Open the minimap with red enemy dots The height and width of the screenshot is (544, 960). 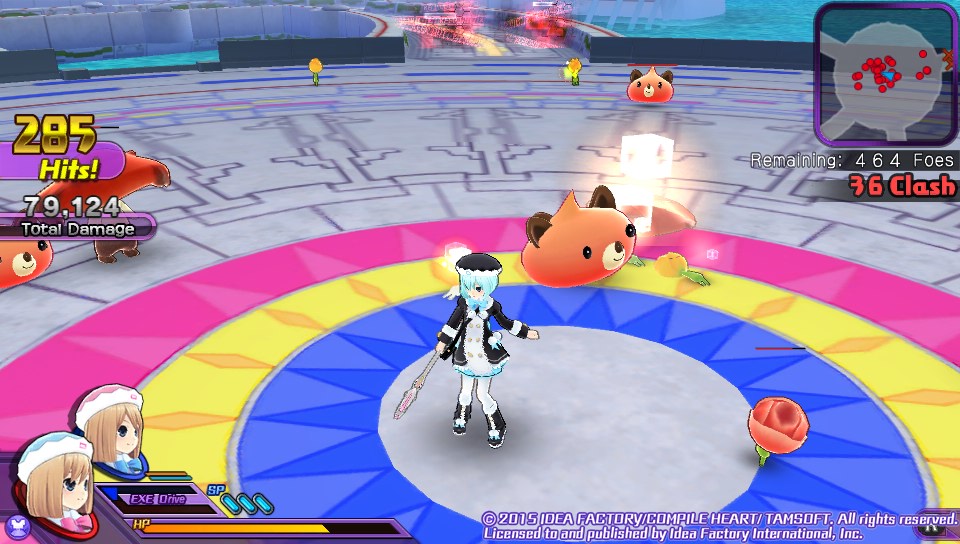885,73
